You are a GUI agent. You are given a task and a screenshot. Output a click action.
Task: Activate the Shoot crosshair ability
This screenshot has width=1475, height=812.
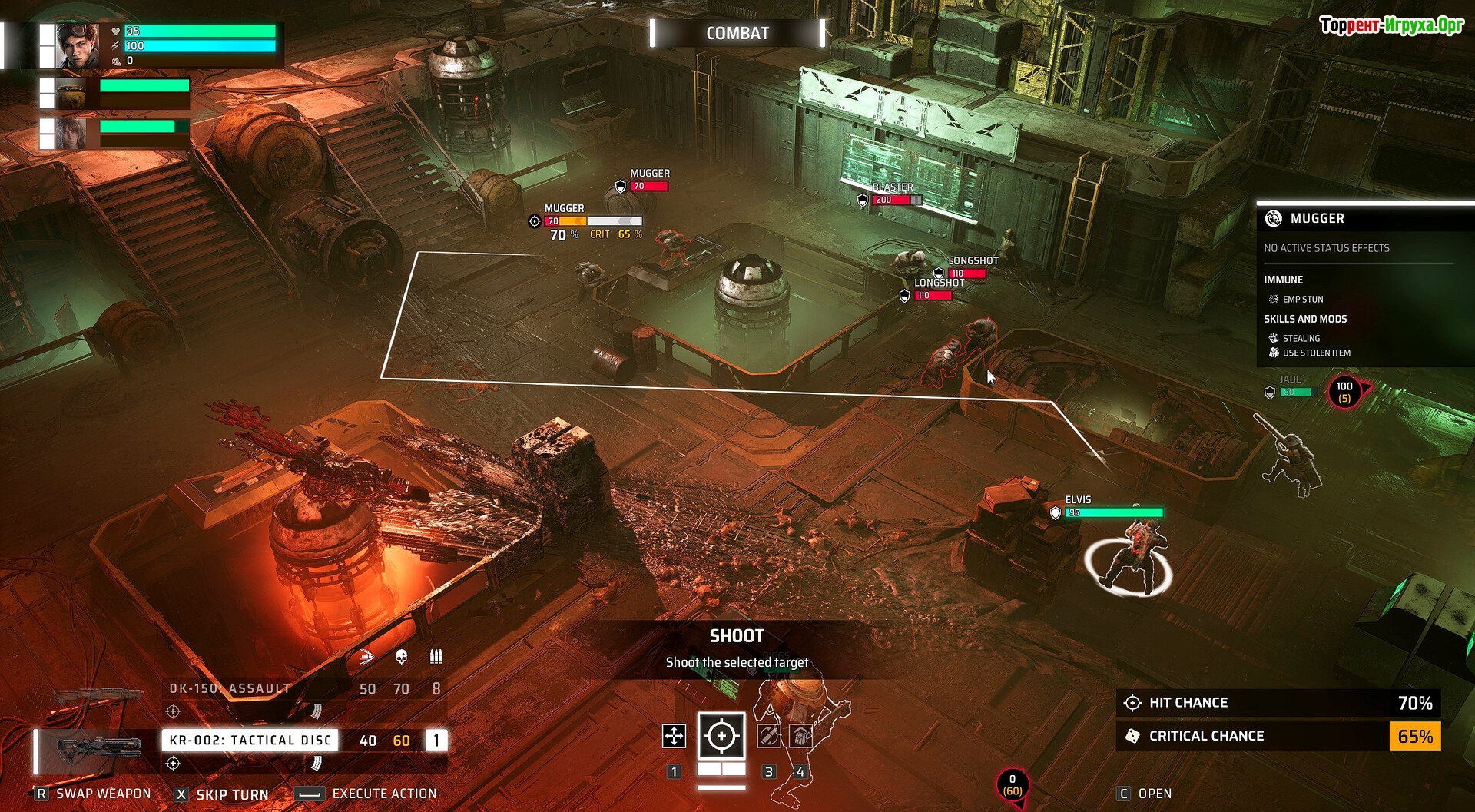coord(721,736)
